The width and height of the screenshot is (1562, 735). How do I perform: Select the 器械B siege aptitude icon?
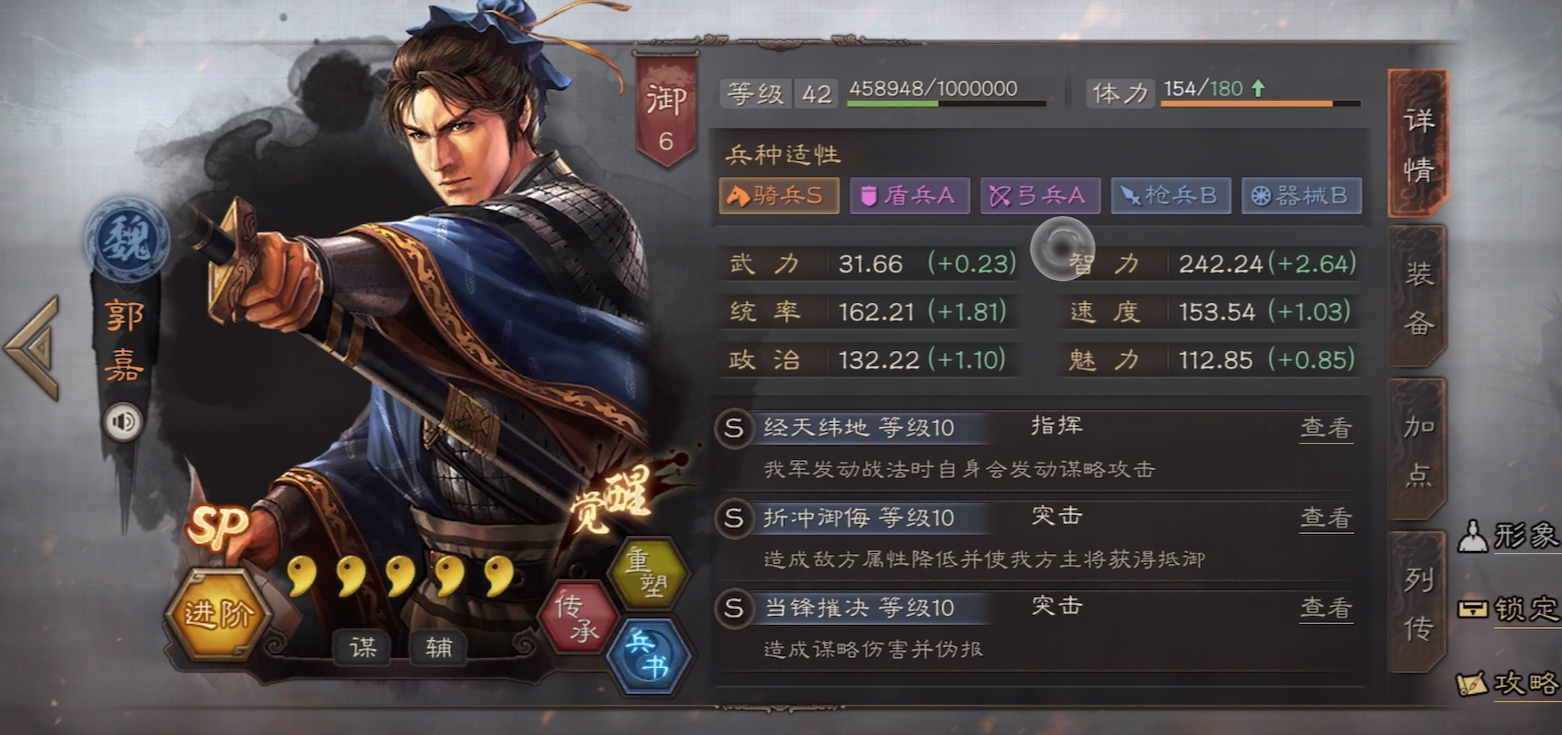point(1302,196)
